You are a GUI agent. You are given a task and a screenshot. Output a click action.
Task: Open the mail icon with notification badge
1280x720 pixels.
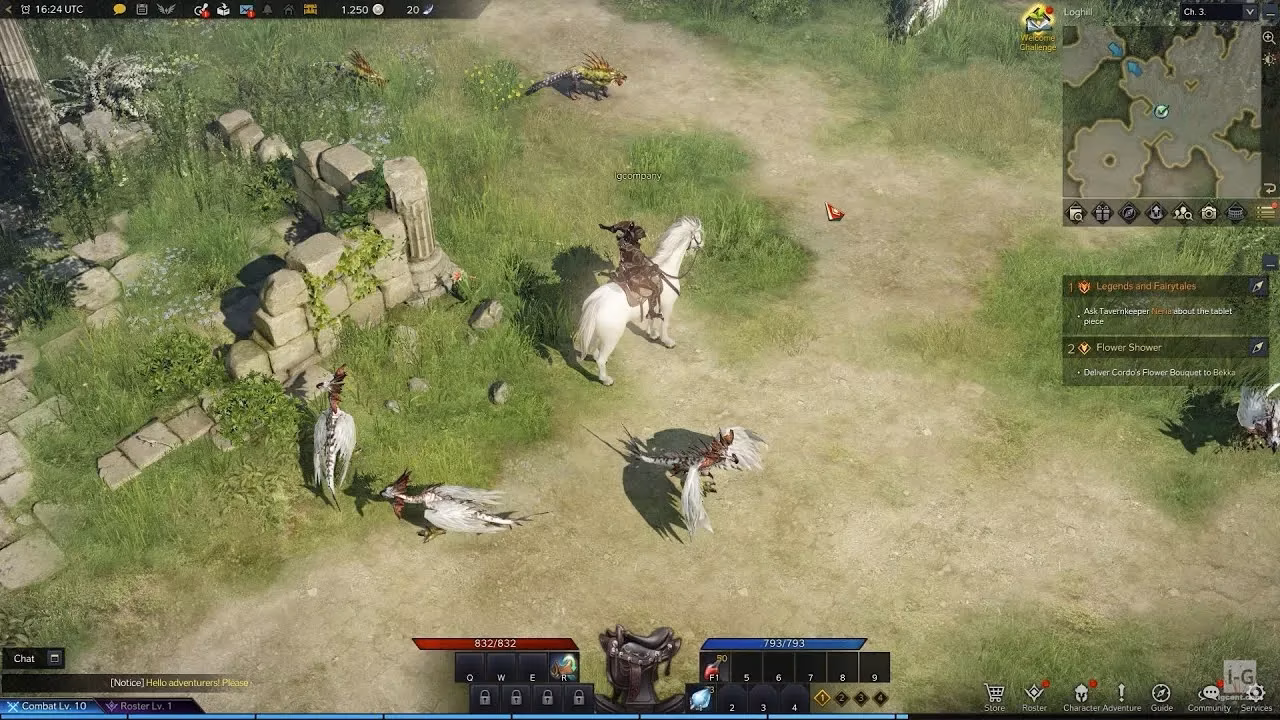[246, 10]
